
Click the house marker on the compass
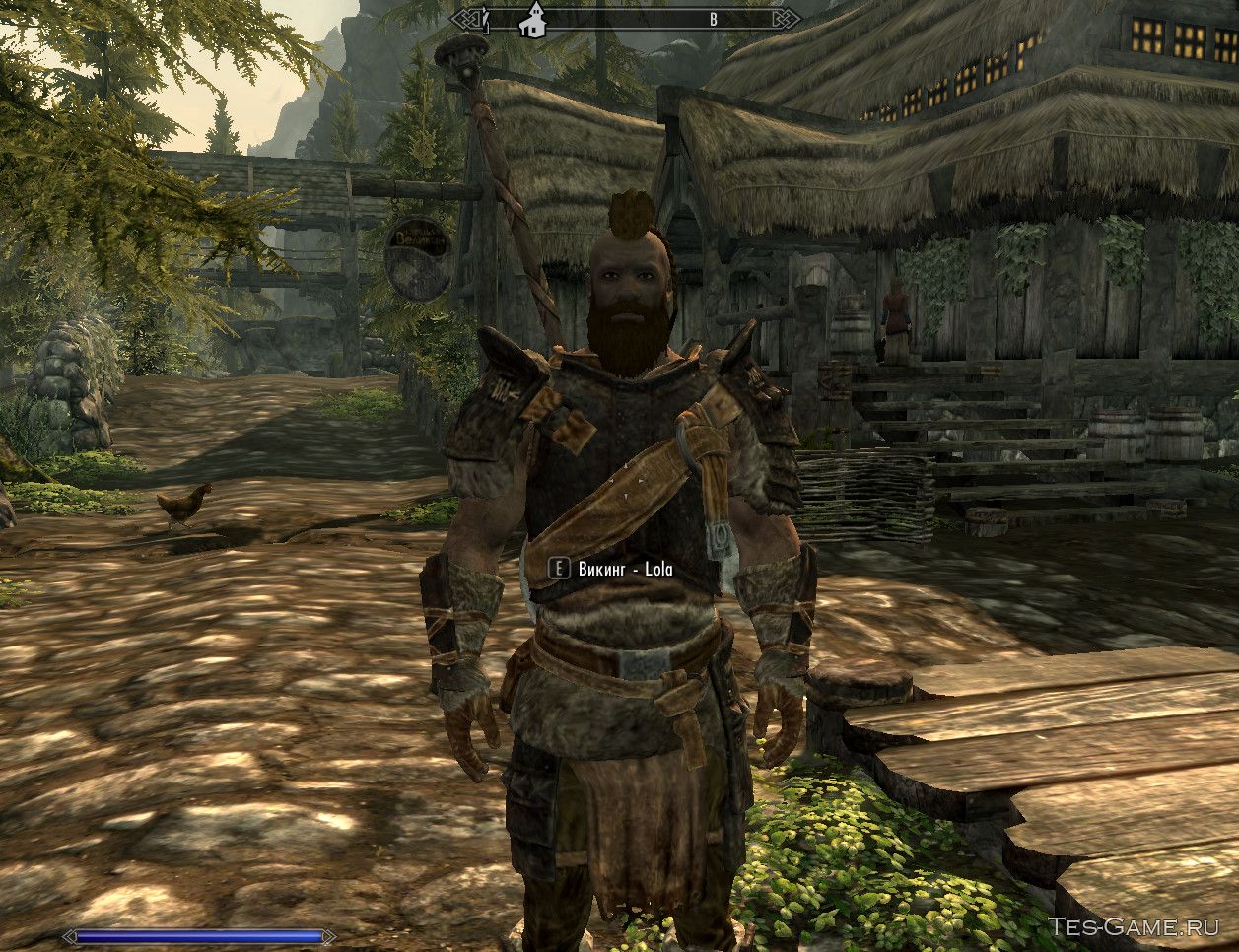click(533, 22)
